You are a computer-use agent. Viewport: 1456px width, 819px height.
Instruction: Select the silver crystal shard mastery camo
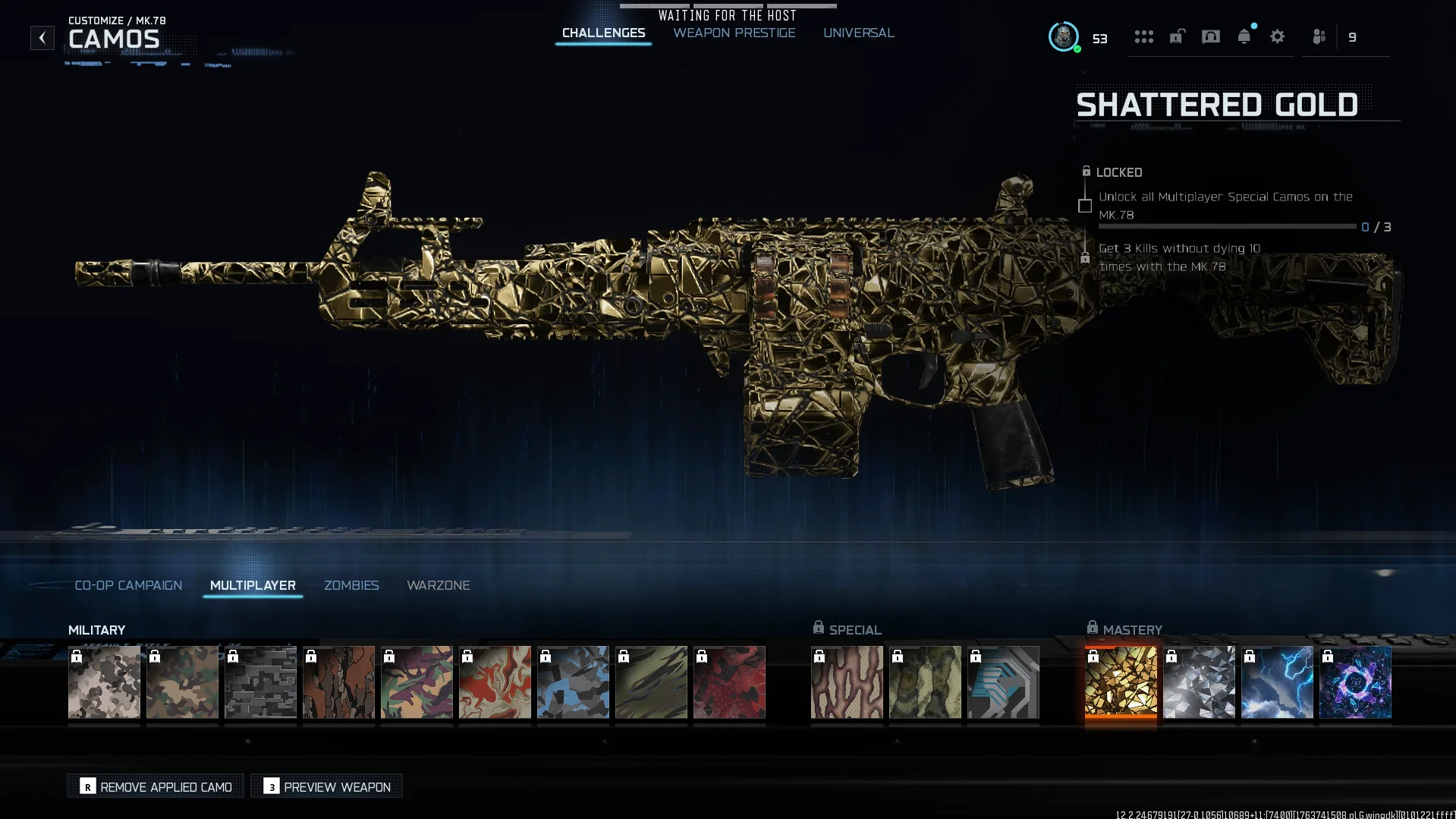click(x=1199, y=682)
